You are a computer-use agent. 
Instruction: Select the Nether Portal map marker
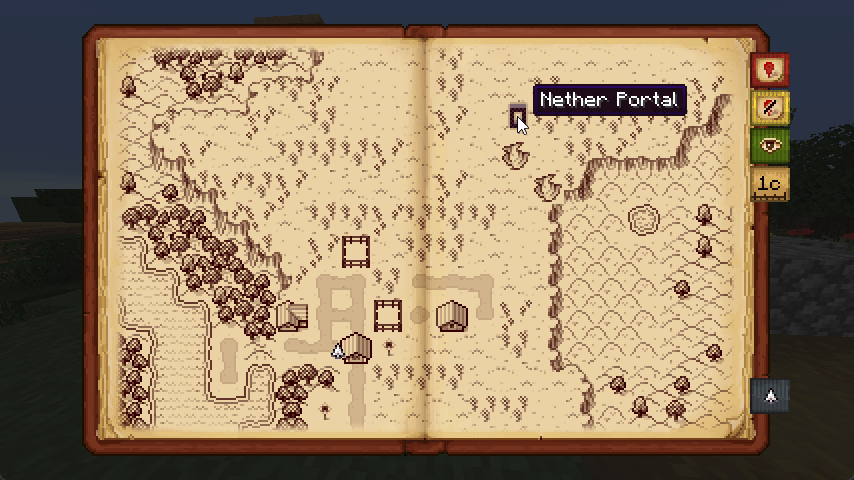pyautogui.click(x=517, y=116)
